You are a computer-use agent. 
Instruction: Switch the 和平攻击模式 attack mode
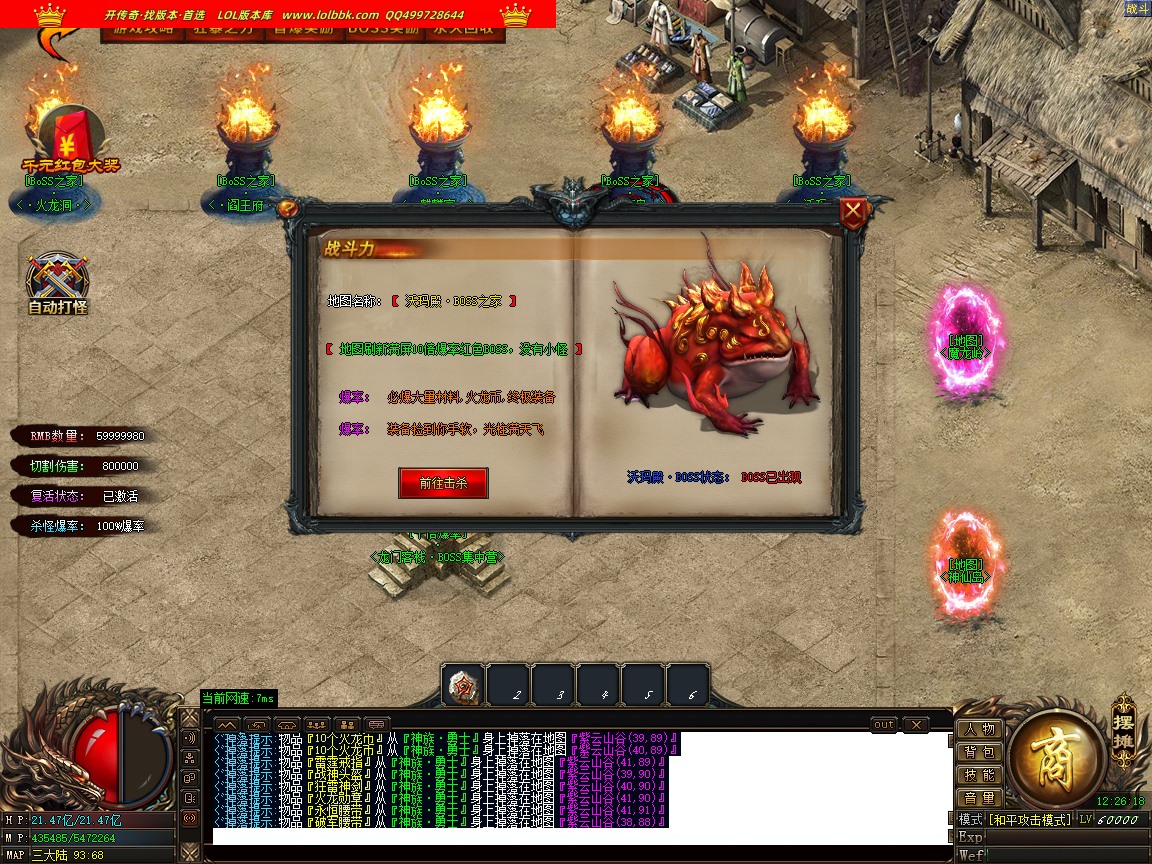1029,820
